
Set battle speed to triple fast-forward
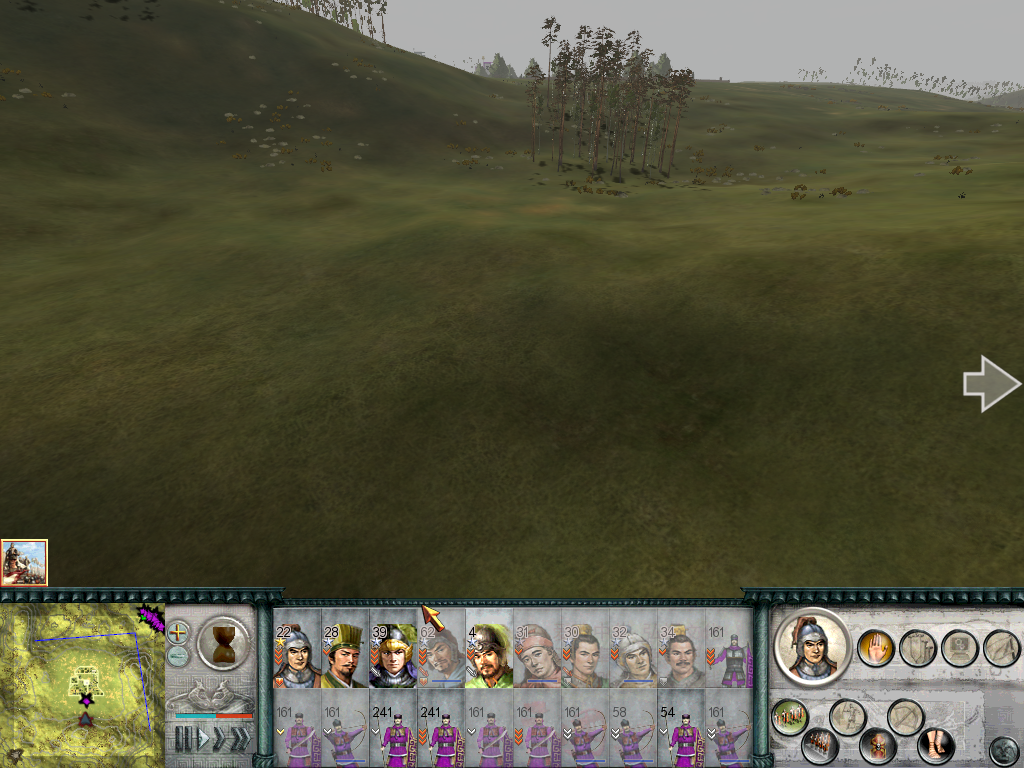pos(240,739)
